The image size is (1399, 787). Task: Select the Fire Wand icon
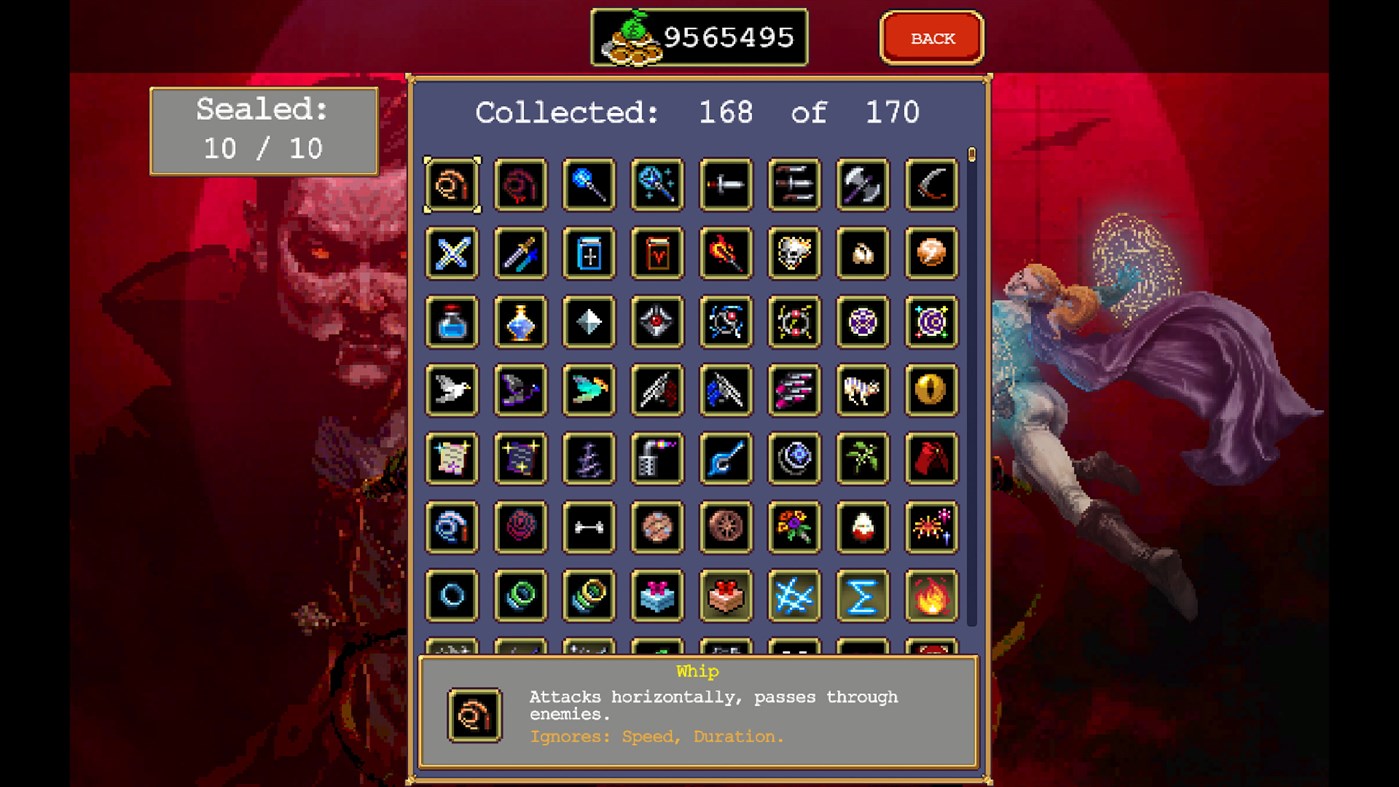[726, 253]
